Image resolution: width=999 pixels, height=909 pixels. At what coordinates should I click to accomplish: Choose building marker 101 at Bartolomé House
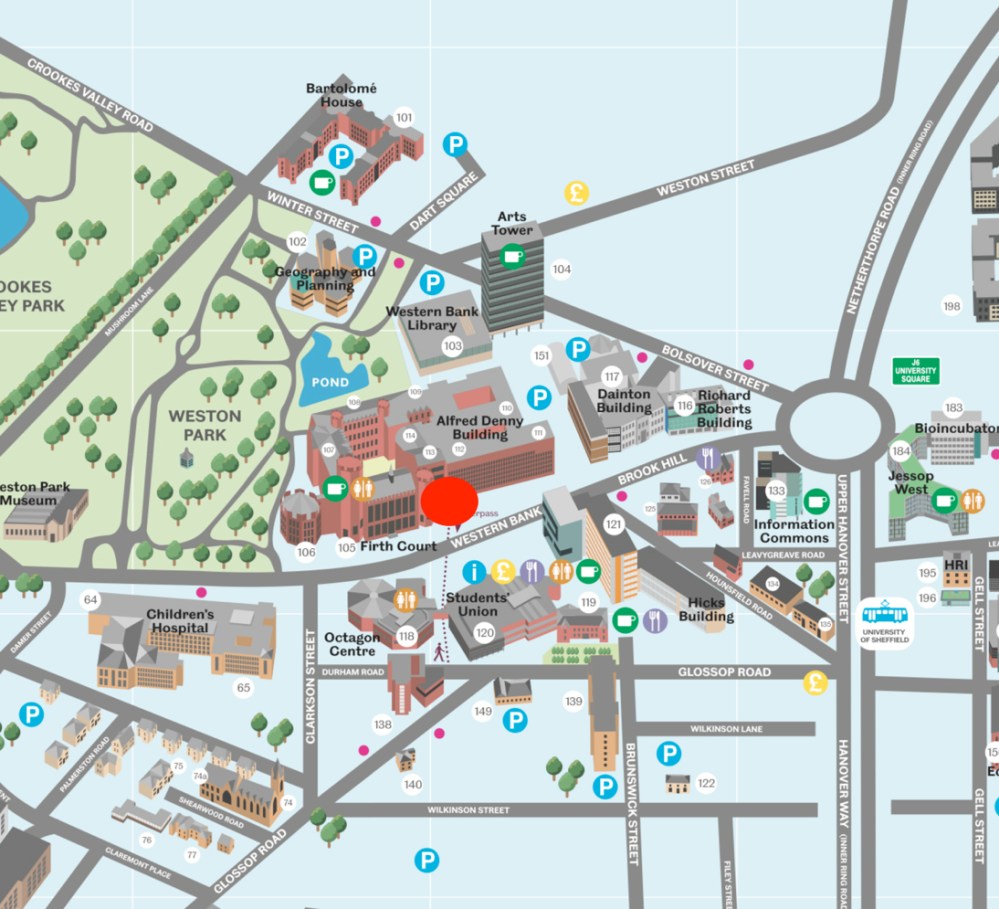click(x=404, y=118)
